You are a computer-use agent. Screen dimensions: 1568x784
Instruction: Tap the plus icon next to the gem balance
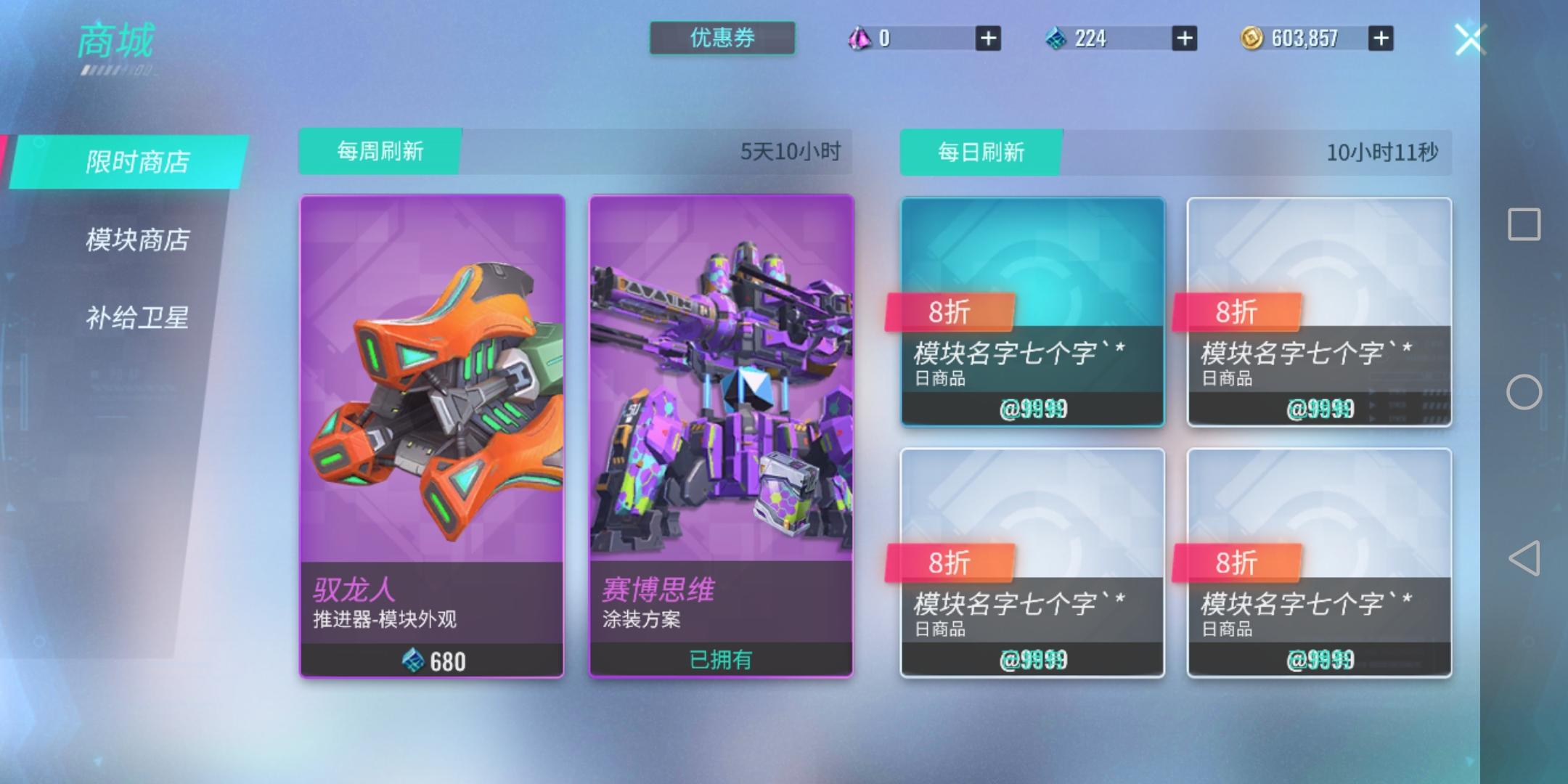coord(987,38)
